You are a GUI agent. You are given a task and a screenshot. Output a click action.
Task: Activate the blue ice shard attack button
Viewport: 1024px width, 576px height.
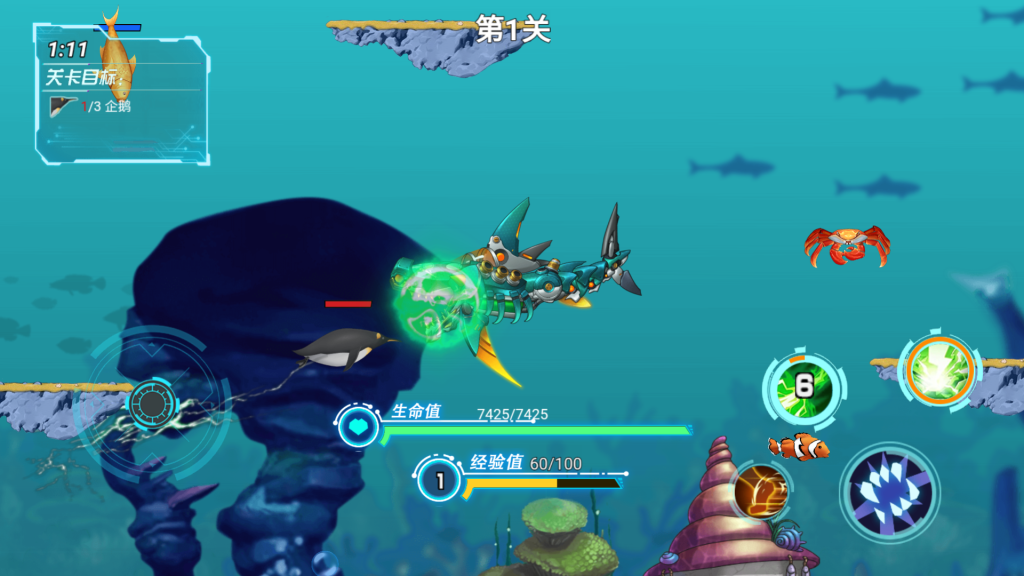(x=889, y=492)
